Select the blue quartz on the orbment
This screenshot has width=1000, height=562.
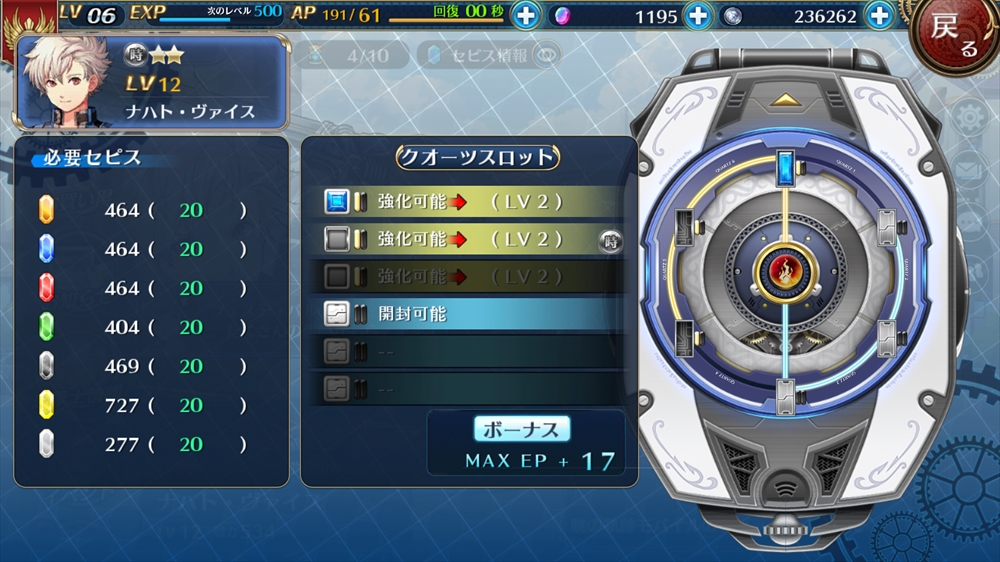point(785,165)
